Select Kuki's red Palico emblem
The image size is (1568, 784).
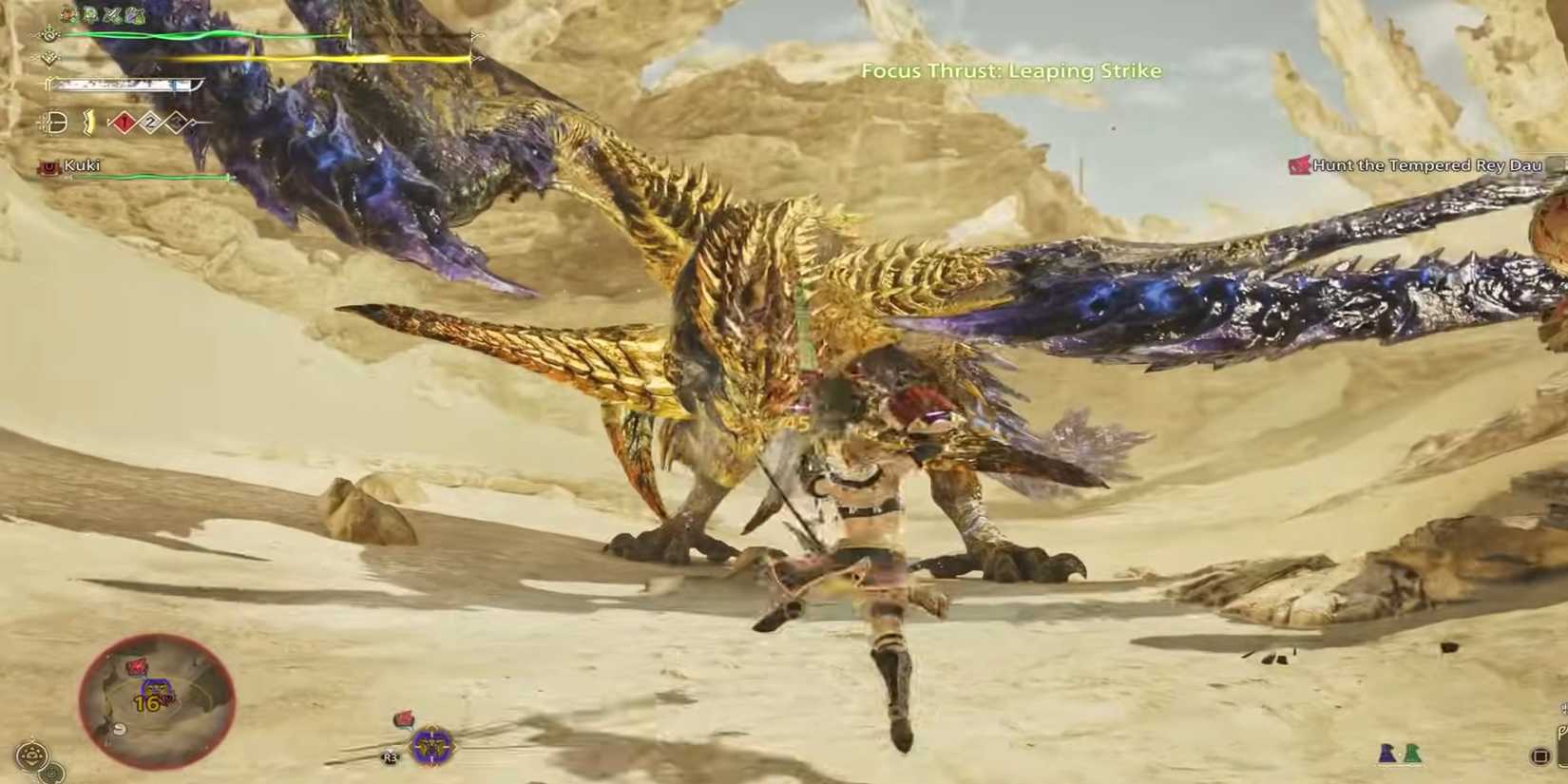(x=48, y=165)
